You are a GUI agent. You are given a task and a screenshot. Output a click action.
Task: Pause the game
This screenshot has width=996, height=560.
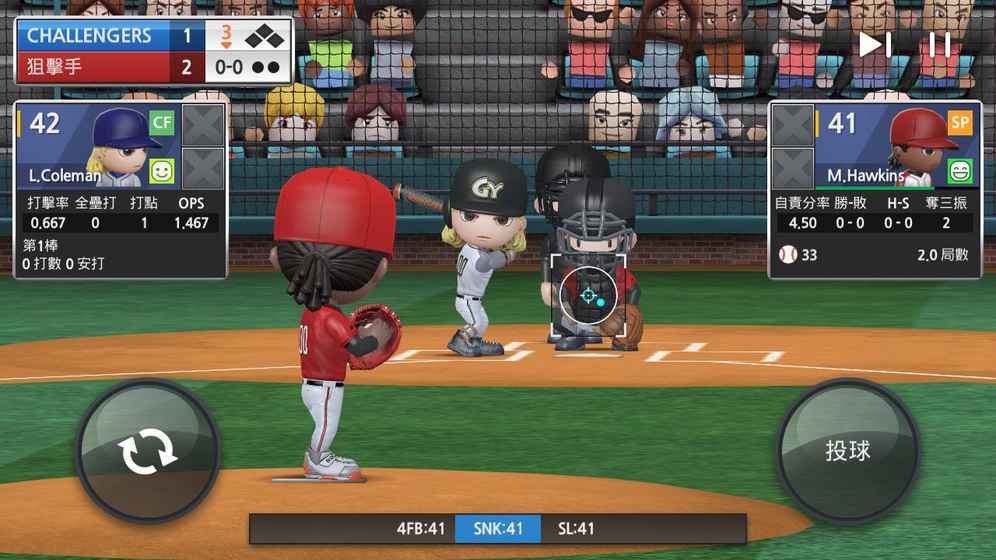coord(939,45)
